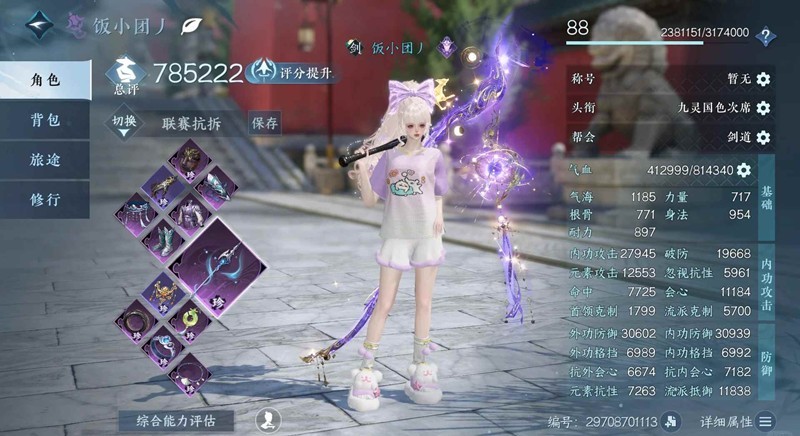800x436 pixels.
Task: Open settings gear for 头衔 rank
Action: click(763, 108)
